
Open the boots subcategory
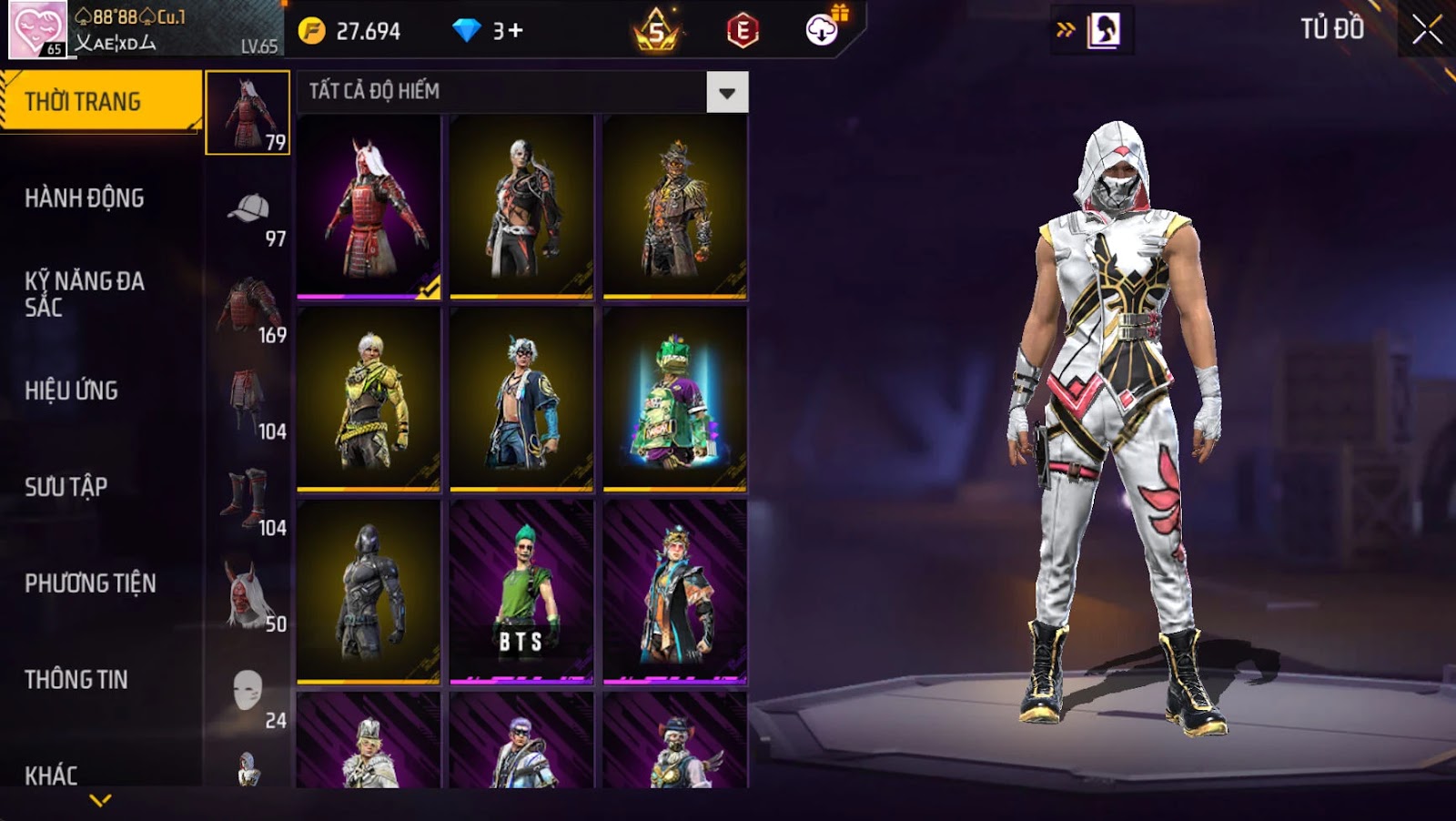[248, 499]
